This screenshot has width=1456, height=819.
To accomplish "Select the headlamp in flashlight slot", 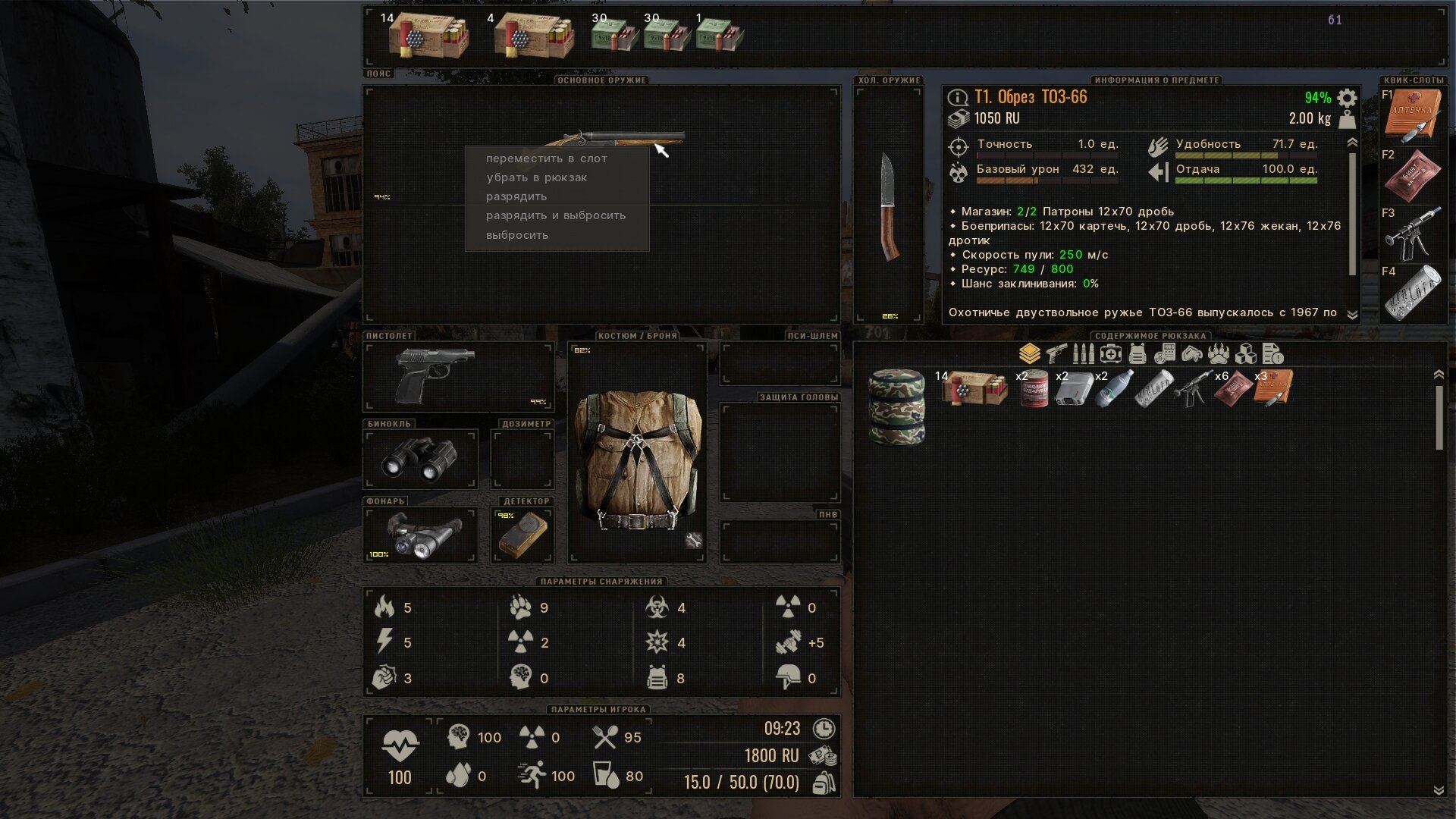I will (x=422, y=534).
